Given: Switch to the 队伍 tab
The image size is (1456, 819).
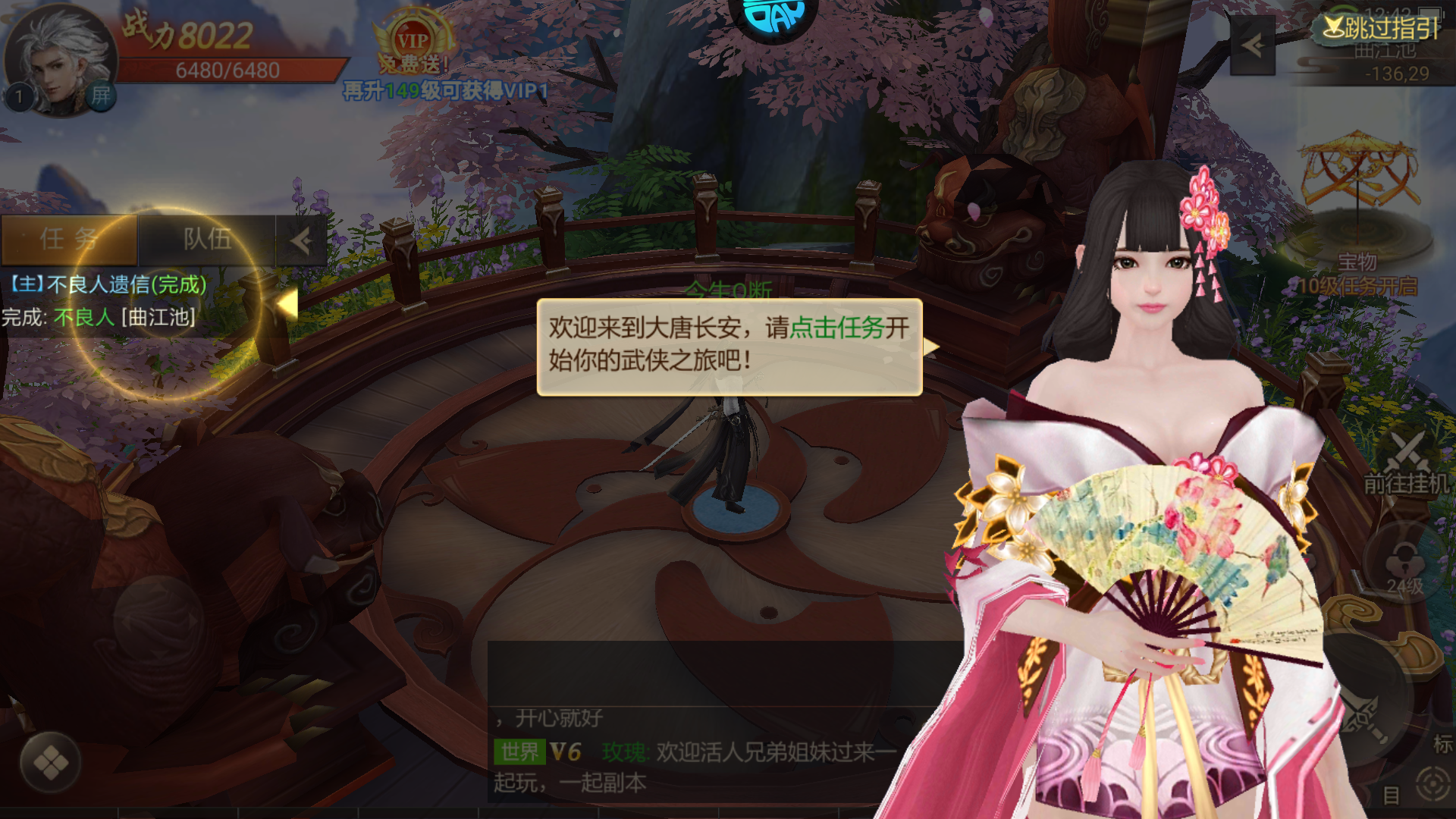Looking at the screenshot, I should (x=208, y=240).
